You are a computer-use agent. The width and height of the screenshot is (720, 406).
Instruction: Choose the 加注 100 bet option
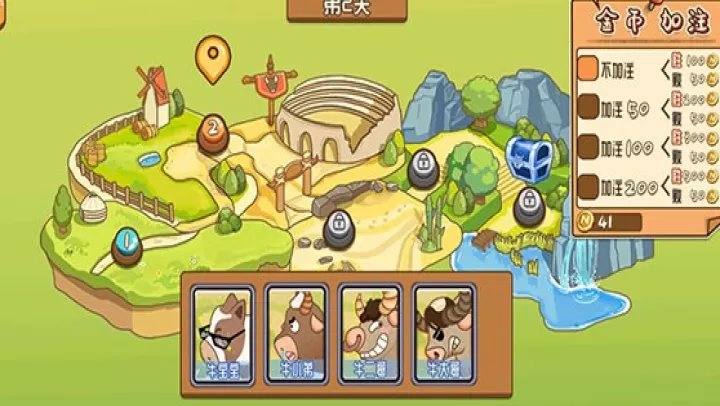pos(589,147)
